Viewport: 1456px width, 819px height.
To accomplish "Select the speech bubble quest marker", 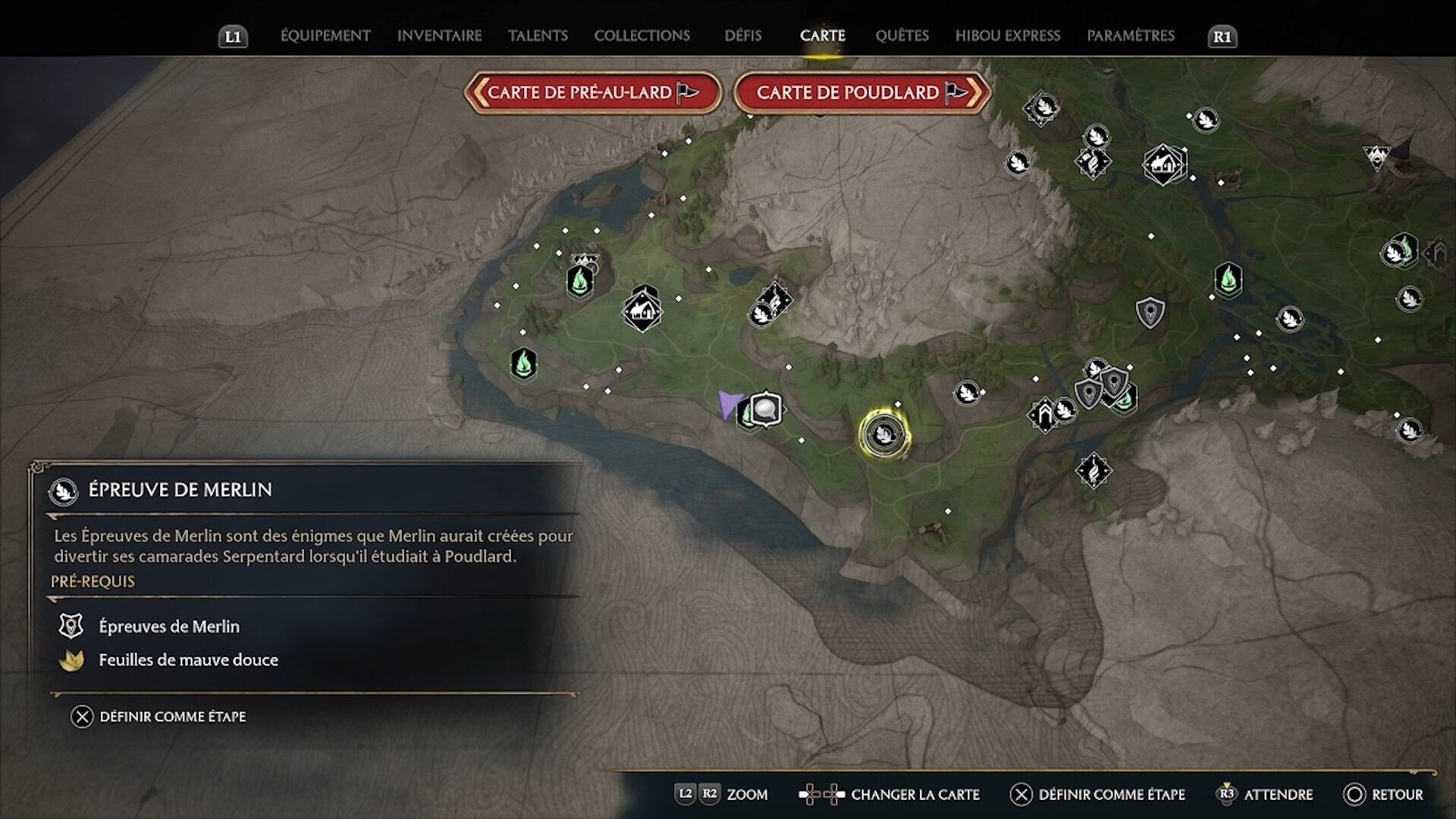I will pyautogui.click(x=766, y=409).
